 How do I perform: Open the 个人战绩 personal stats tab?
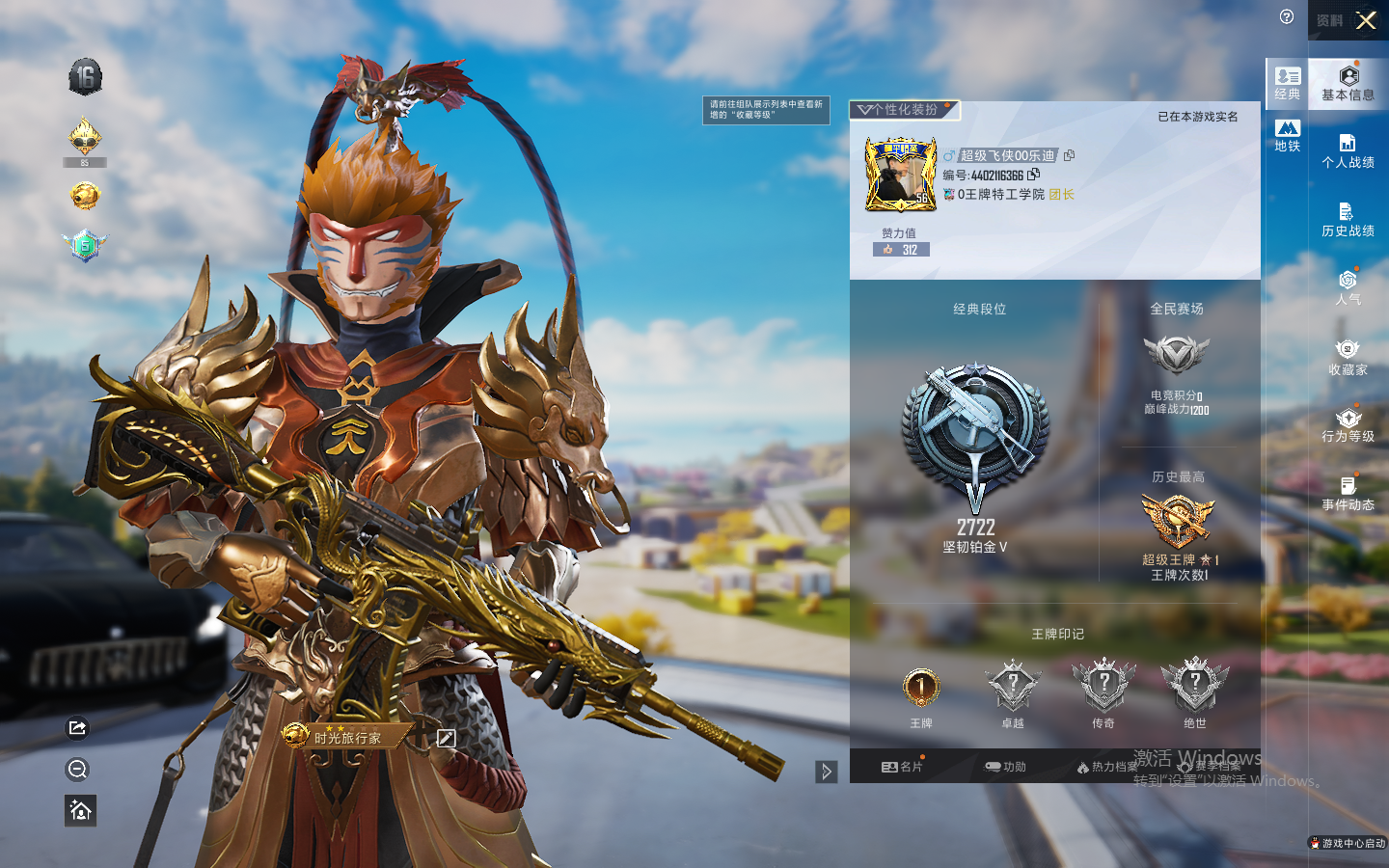pos(1348,151)
